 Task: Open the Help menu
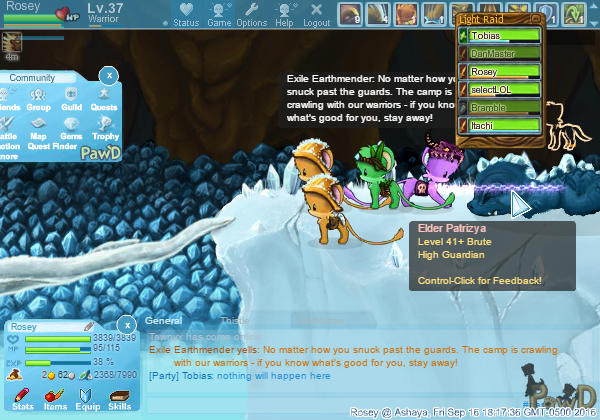pyautogui.click(x=285, y=14)
